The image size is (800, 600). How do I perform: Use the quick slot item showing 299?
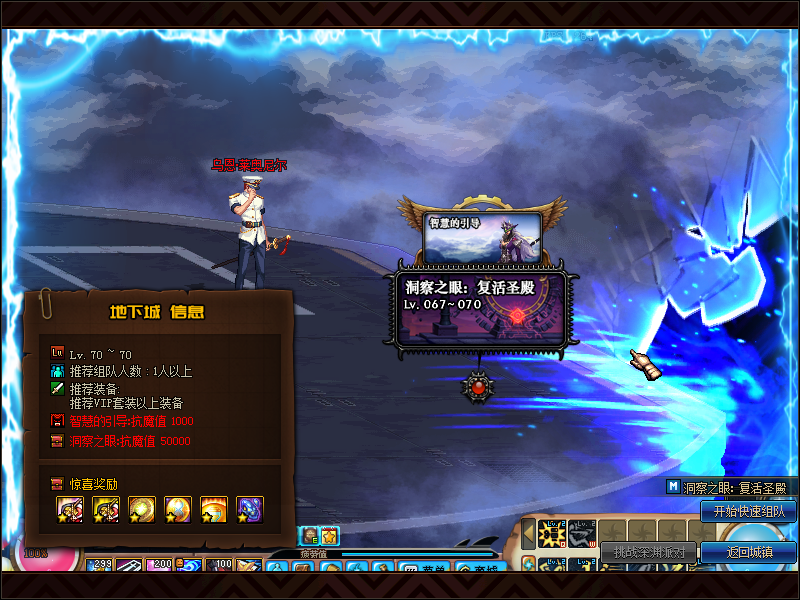click(101, 567)
